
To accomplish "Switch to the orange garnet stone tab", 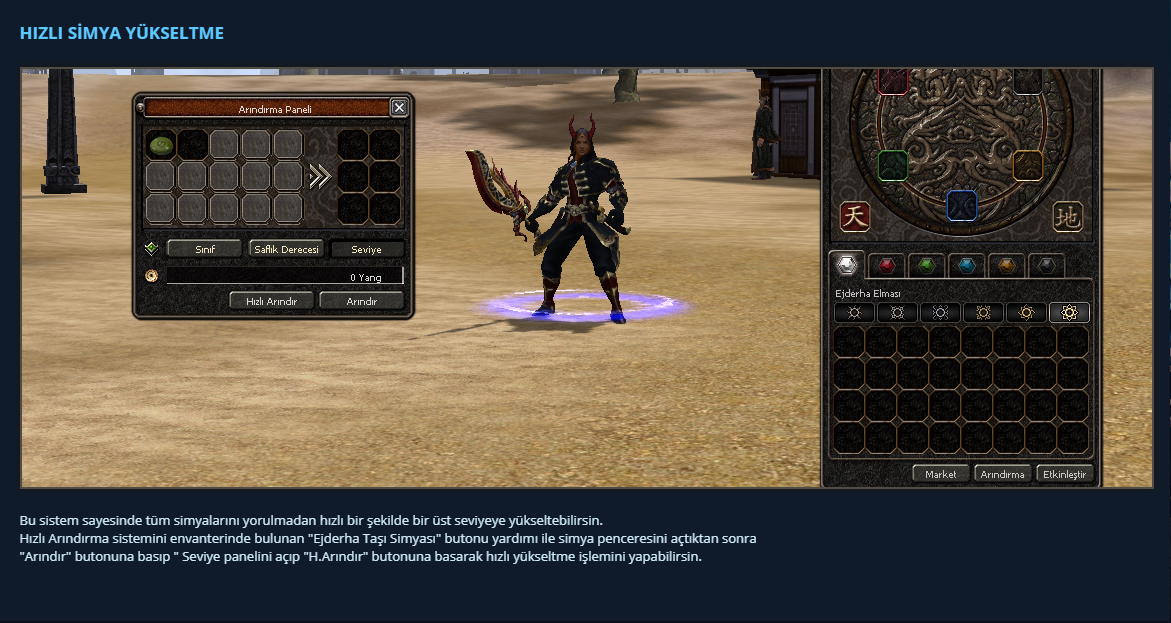I will (1006, 266).
